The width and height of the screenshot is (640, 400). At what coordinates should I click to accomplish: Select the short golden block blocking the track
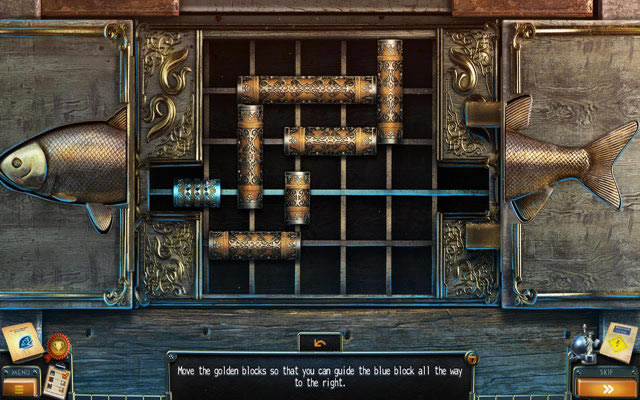click(x=297, y=196)
